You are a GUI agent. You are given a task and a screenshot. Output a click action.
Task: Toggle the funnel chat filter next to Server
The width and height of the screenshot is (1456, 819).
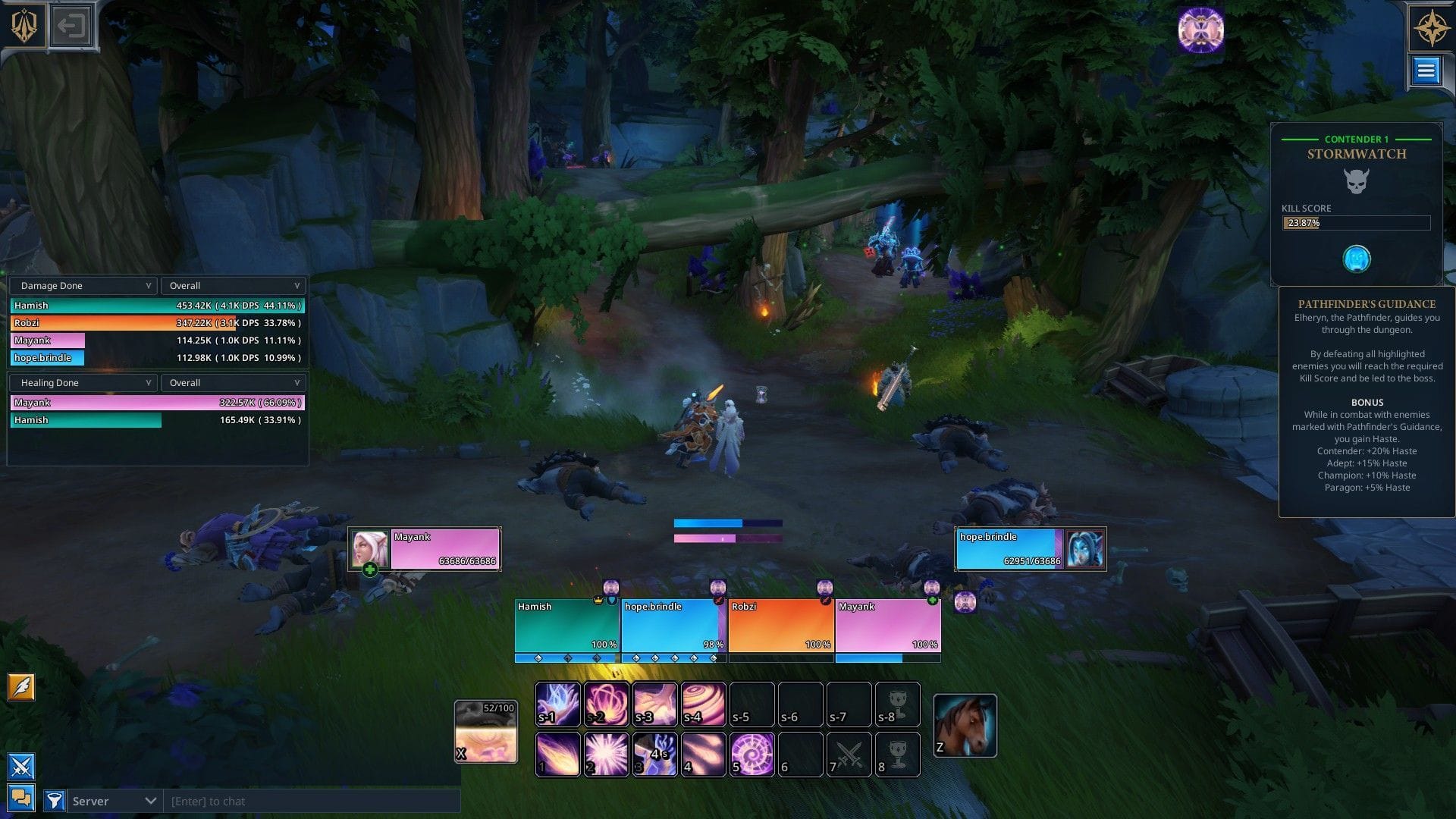point(53,800)
